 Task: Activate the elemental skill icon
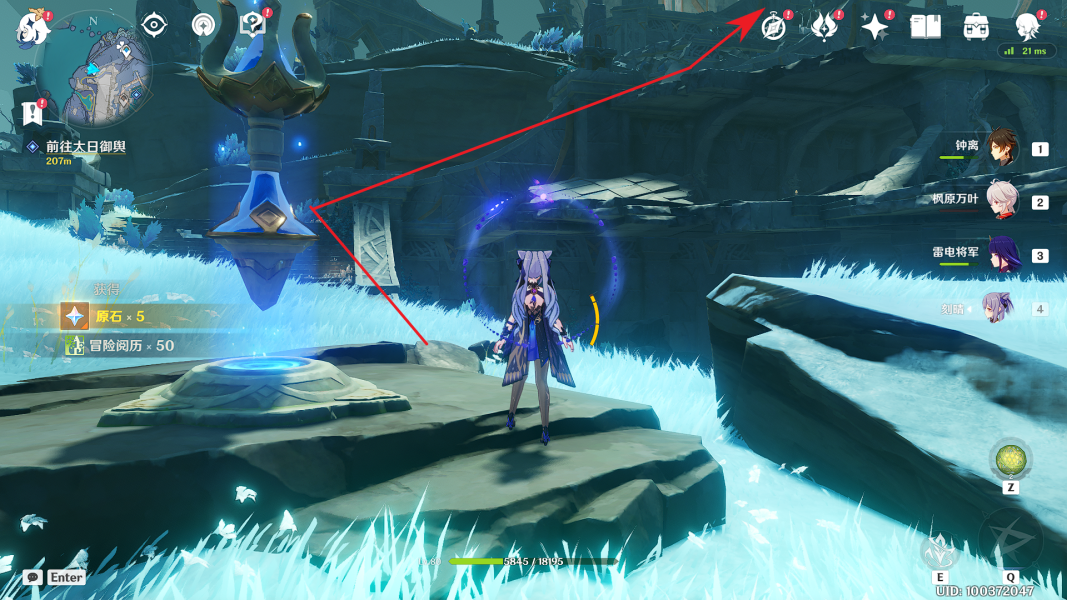939,551
